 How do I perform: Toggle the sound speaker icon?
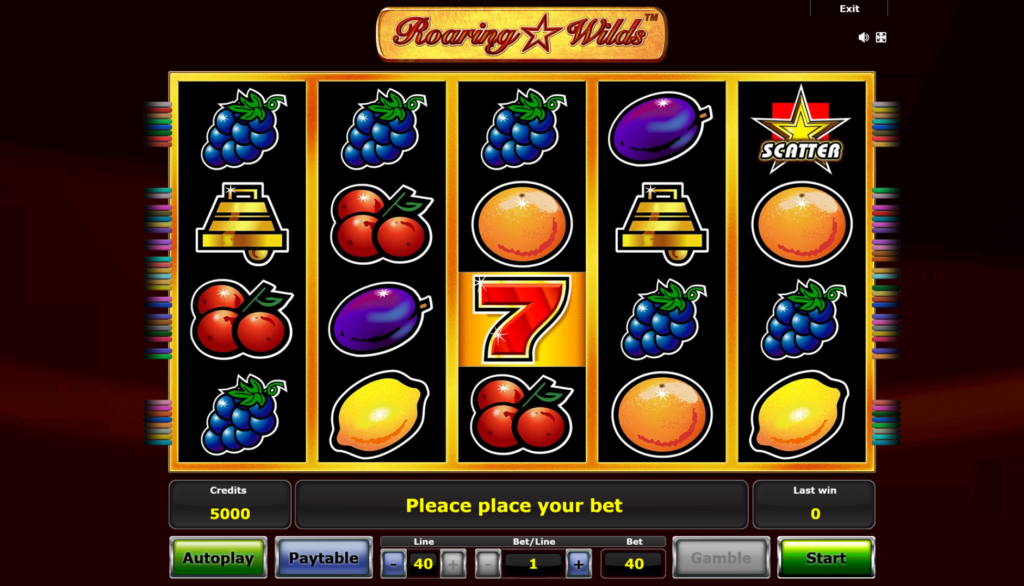pyautogui.click(x=863, y=37)
